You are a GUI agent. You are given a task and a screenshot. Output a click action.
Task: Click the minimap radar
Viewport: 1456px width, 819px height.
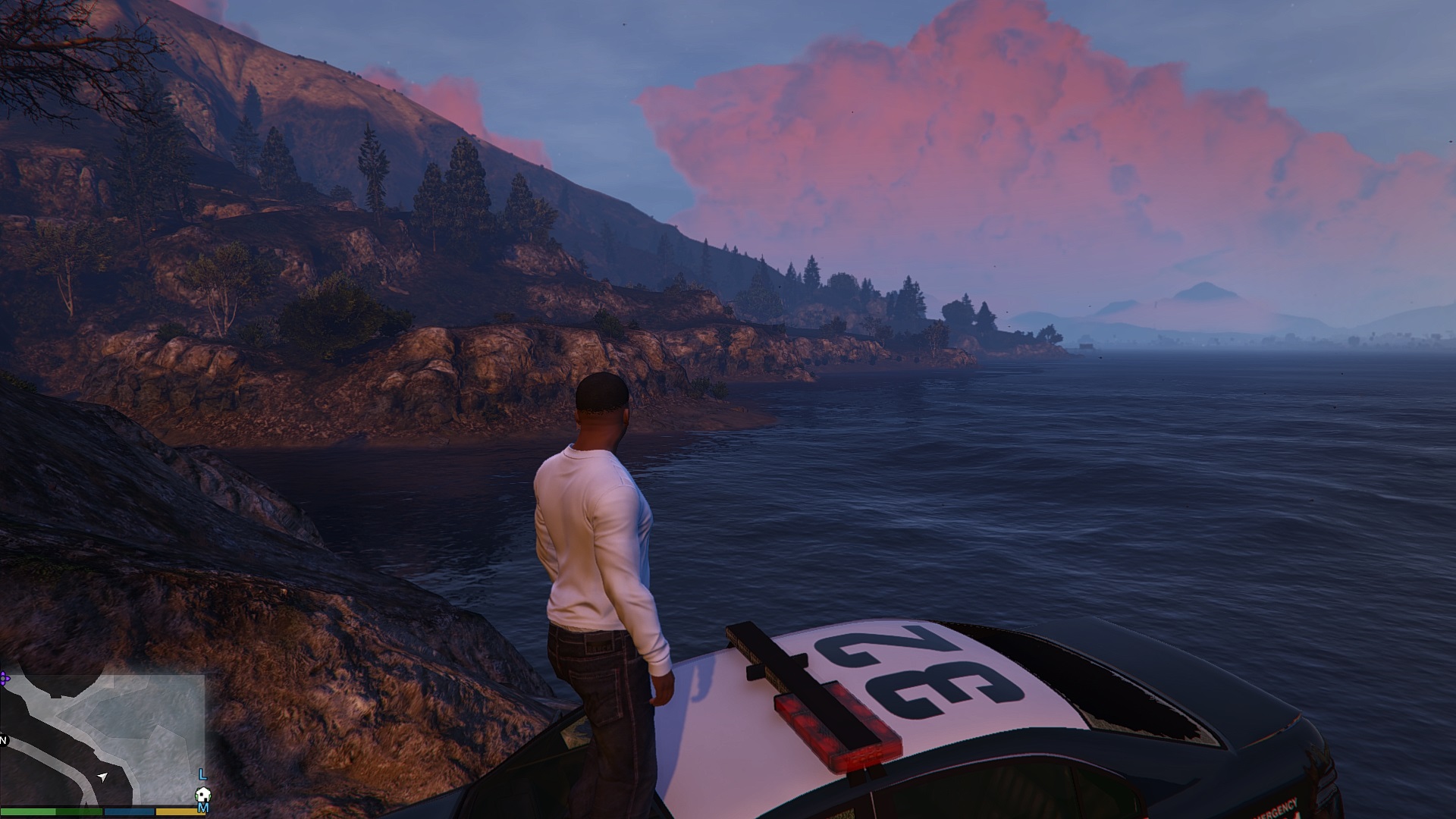coord(102,739)
